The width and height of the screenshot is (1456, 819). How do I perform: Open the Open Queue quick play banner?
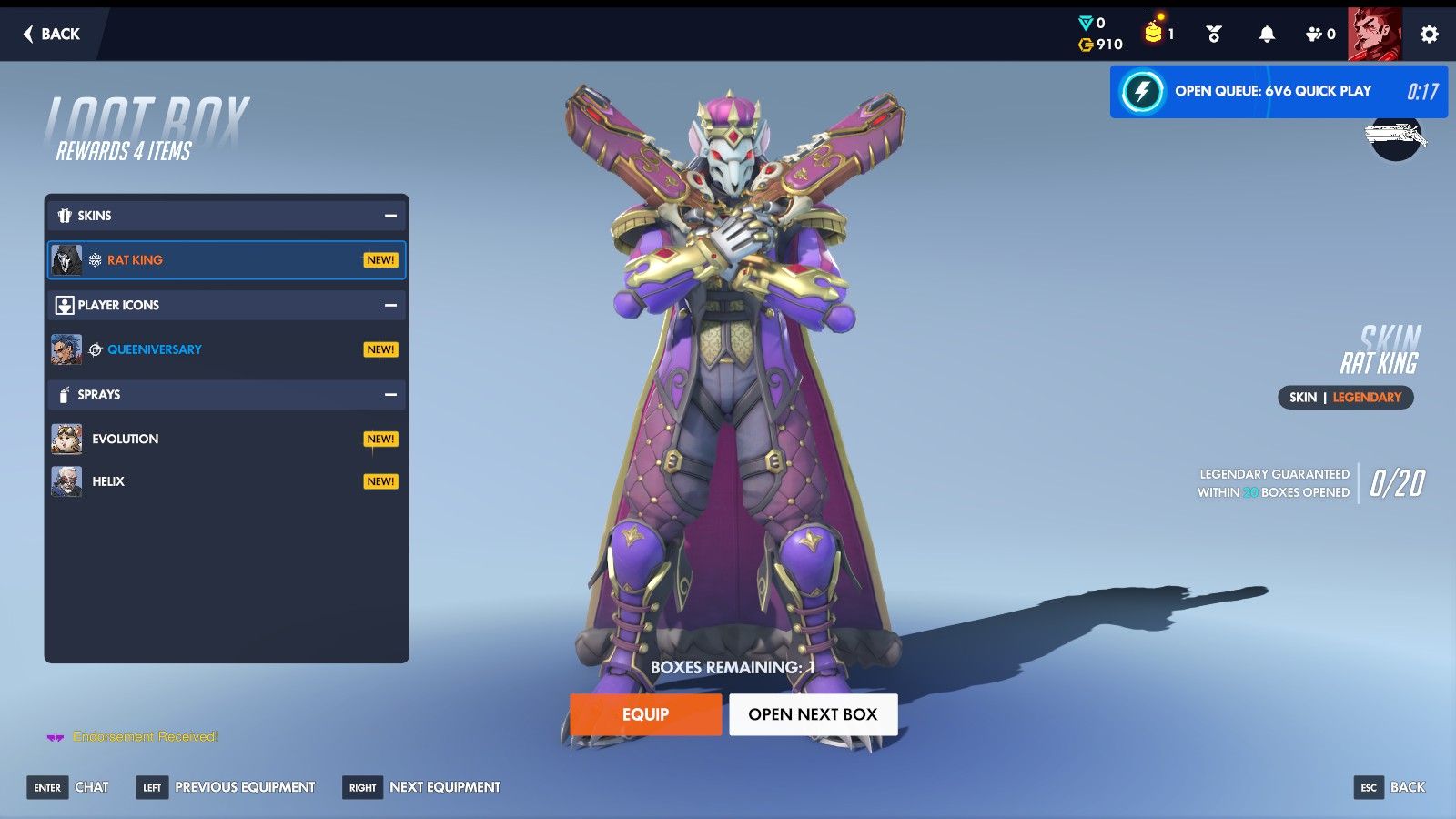1278,91
